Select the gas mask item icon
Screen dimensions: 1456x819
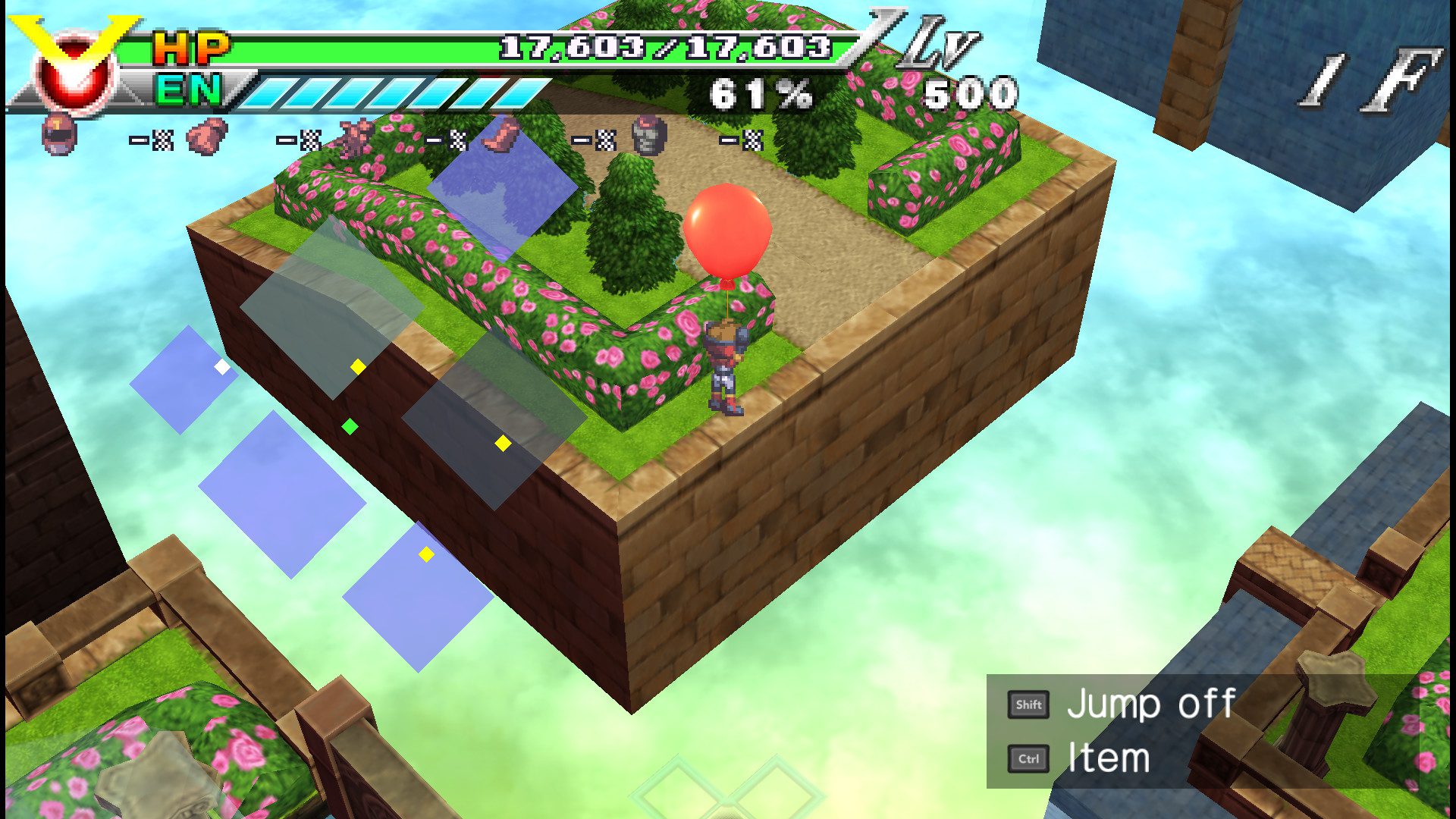pyautogui.click(x=648, y=135)
